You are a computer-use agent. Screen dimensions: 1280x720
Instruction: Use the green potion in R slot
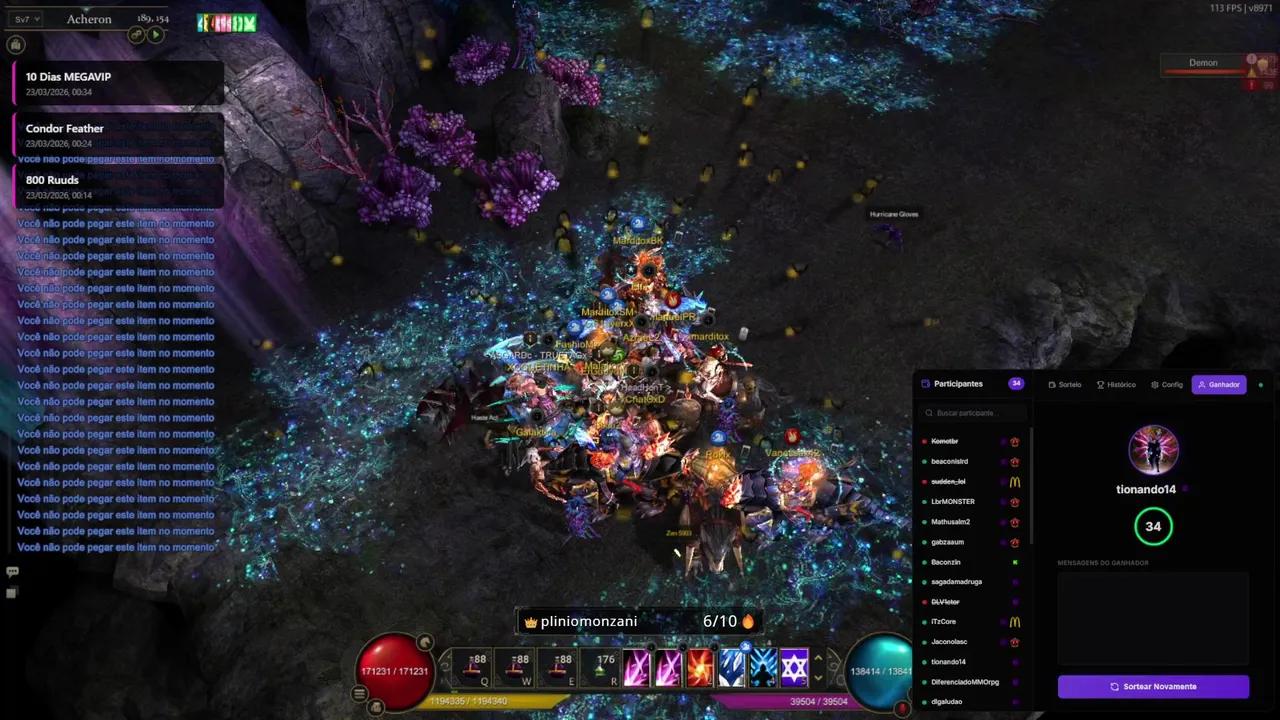pyautogui.click(x=599, y=668)
